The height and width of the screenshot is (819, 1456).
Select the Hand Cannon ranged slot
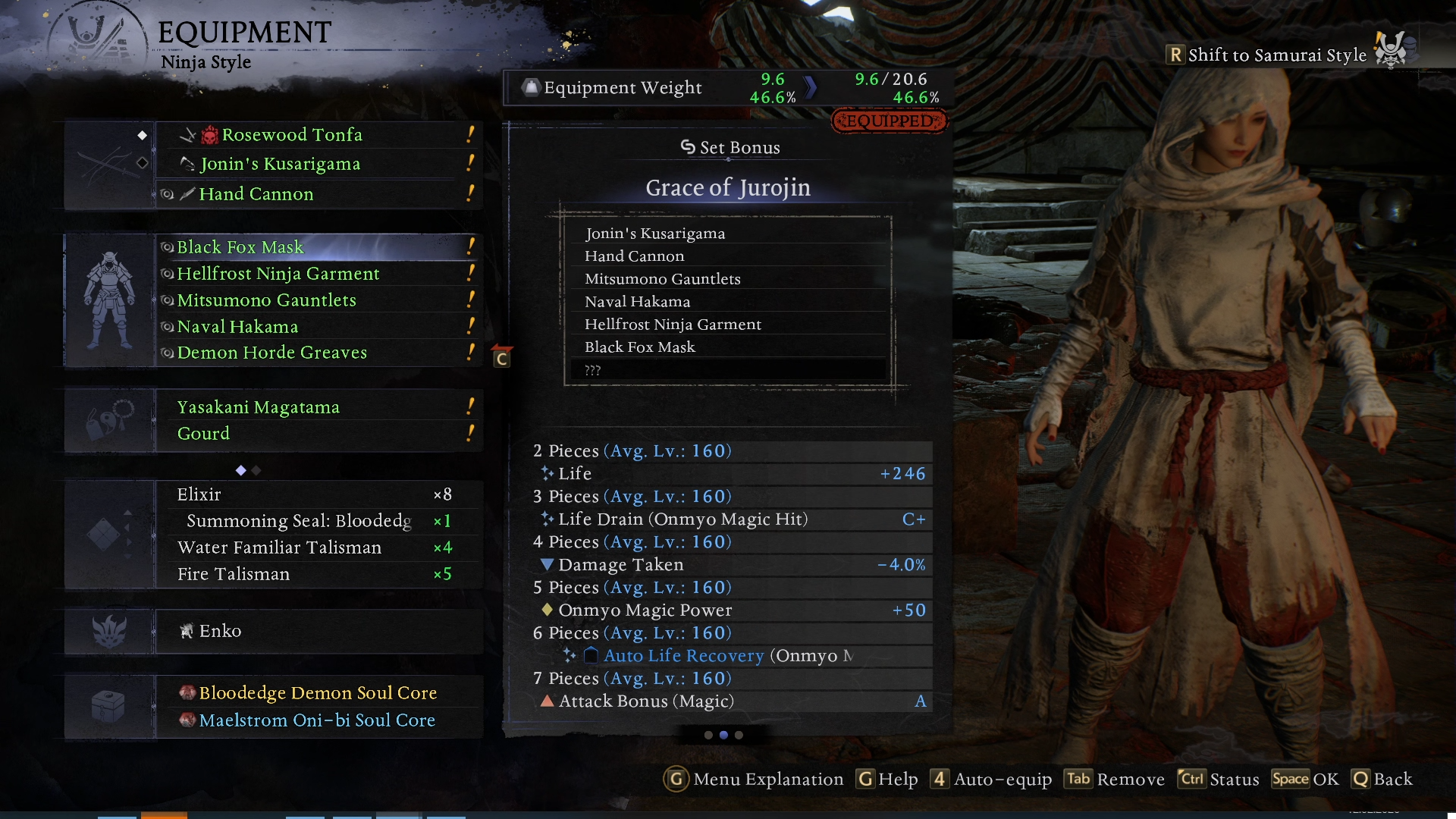pyautogui.click(x=256, y=194)
